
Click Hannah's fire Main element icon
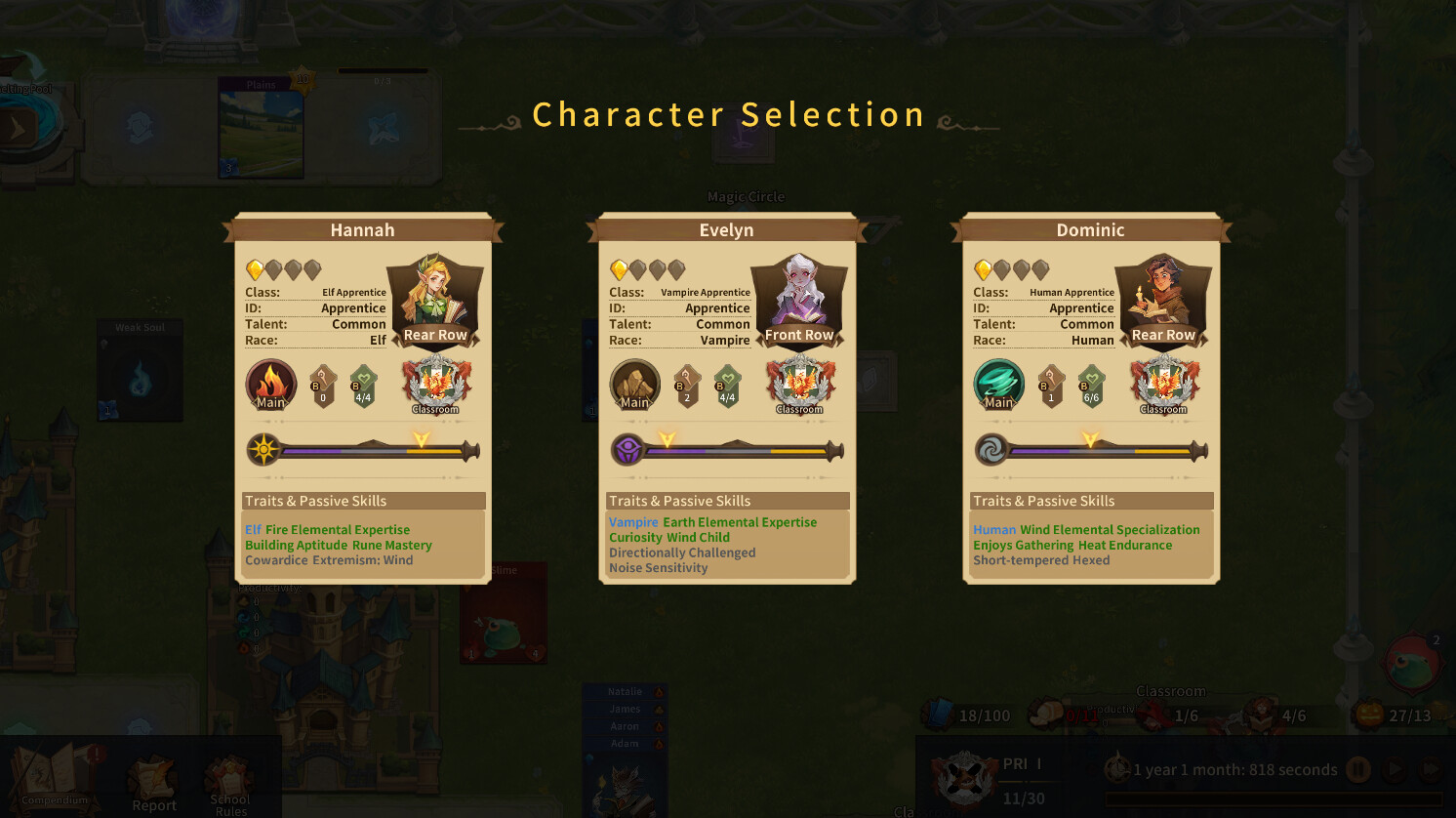pyautogui.click(x=270, y=385)
